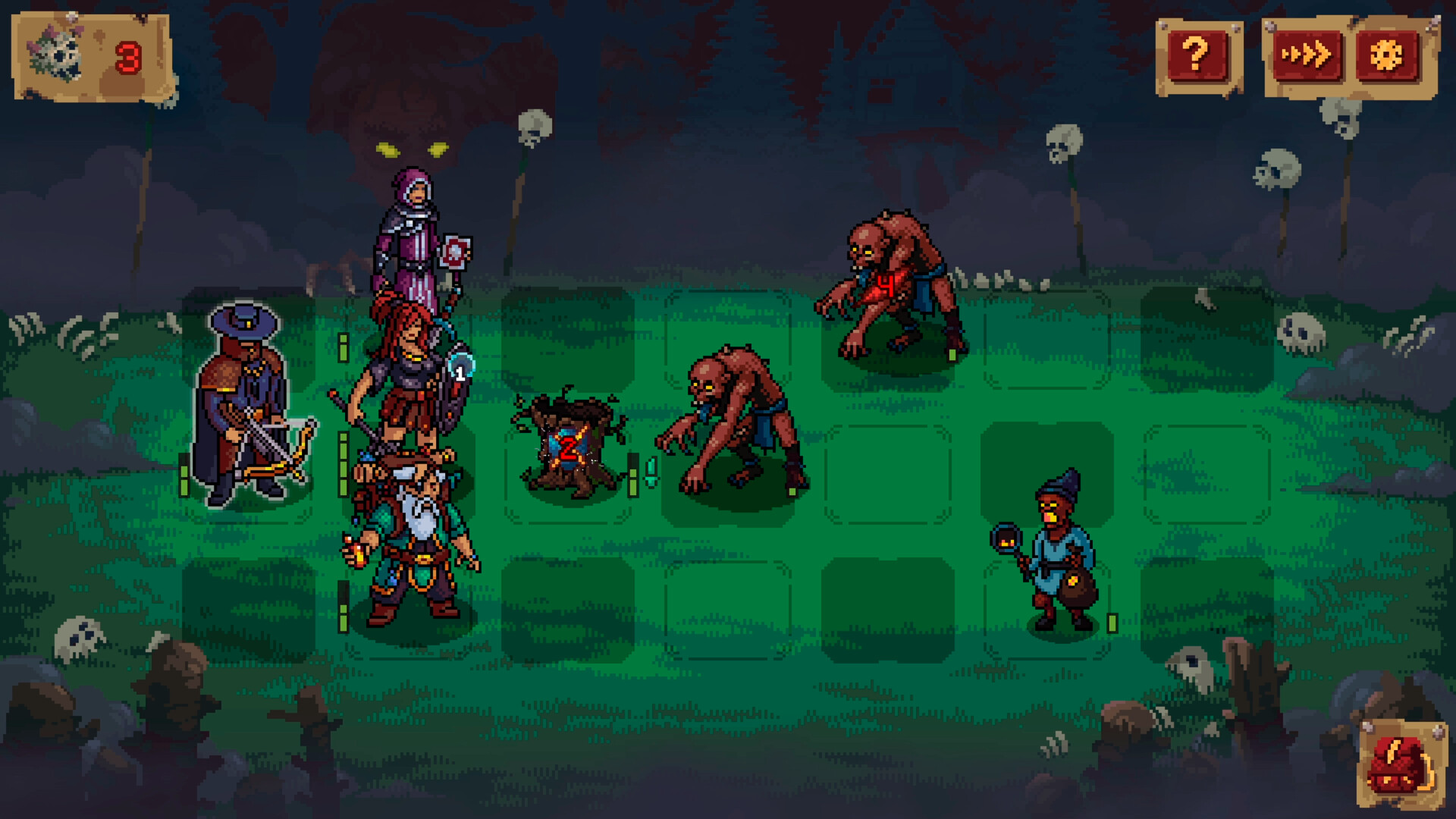Click the cleric's green mana bar

[343, 347]
